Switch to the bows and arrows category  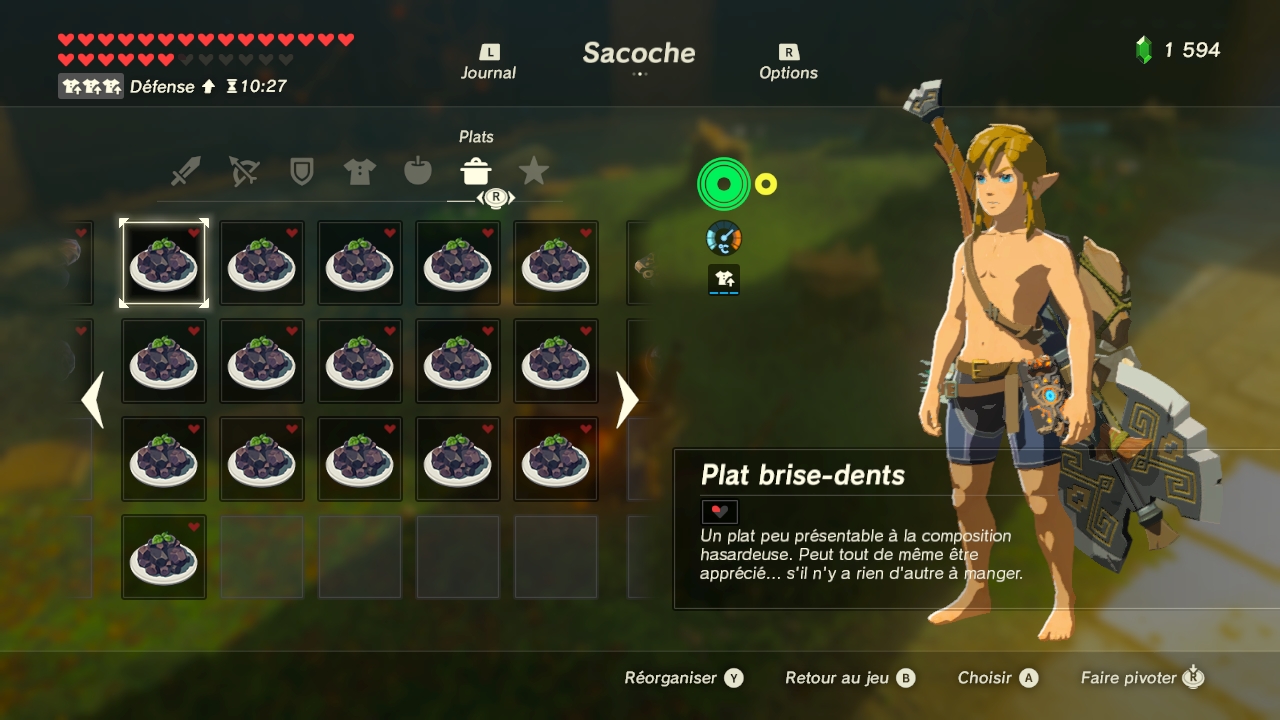click(x=243, y=172)
